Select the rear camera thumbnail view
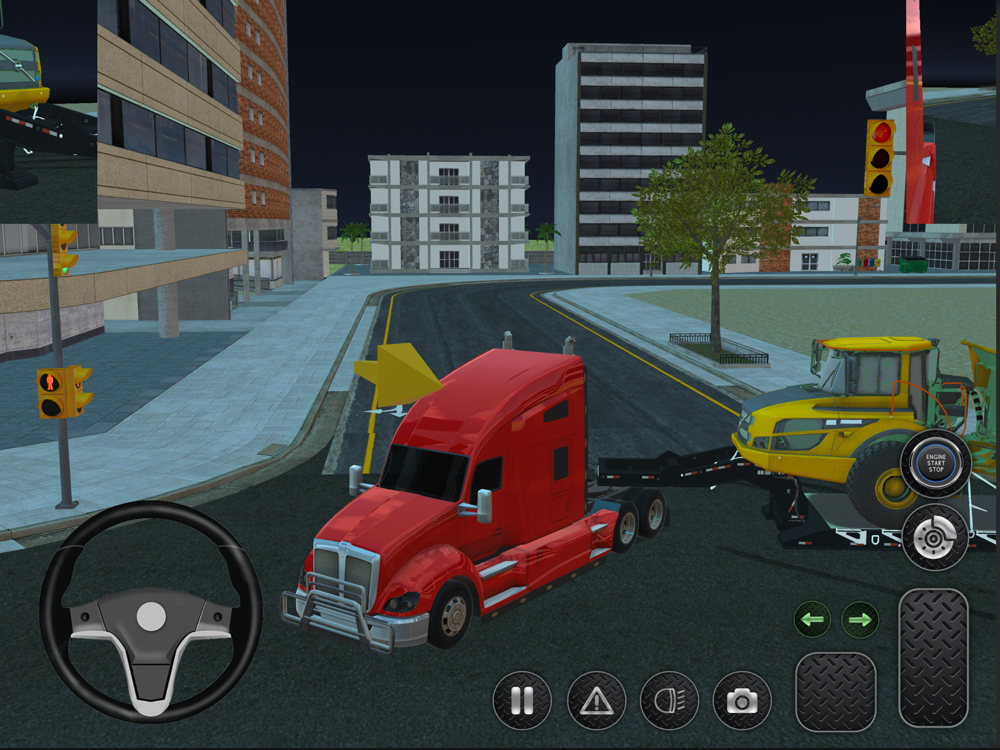Image resolution: width=1000 pixels, height=750 pixels. point(48,111)
